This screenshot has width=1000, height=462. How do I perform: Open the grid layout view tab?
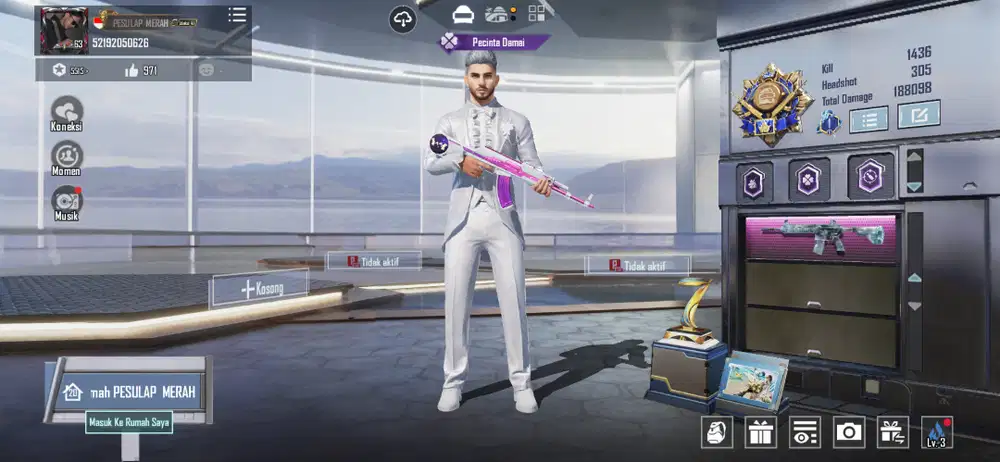538,14
